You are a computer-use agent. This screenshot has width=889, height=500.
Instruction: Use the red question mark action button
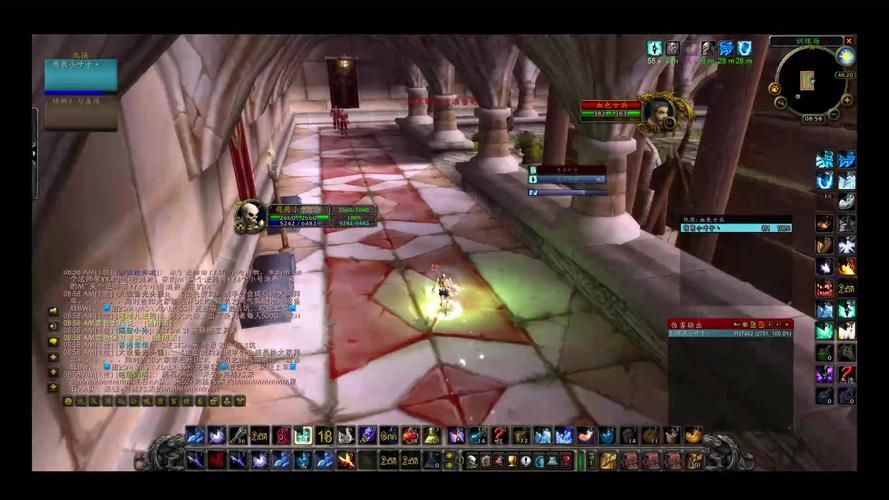pos(500,435)
